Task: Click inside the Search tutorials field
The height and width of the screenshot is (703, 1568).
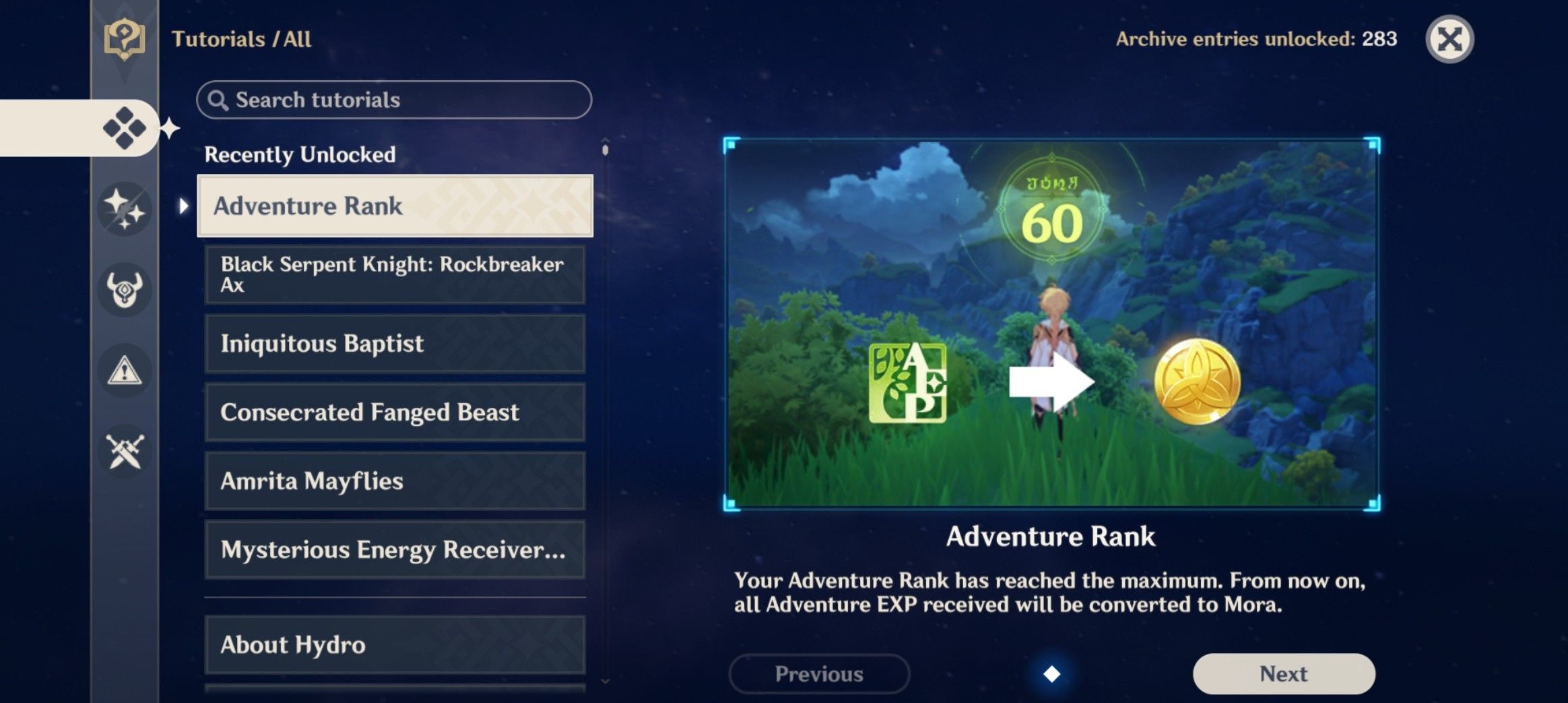Action: point(394,99)
